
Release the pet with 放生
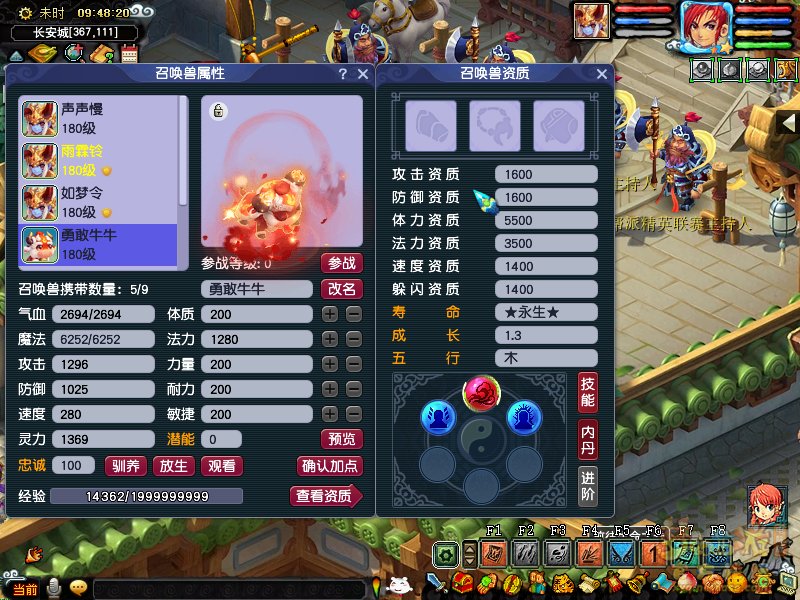click(174, 466)
